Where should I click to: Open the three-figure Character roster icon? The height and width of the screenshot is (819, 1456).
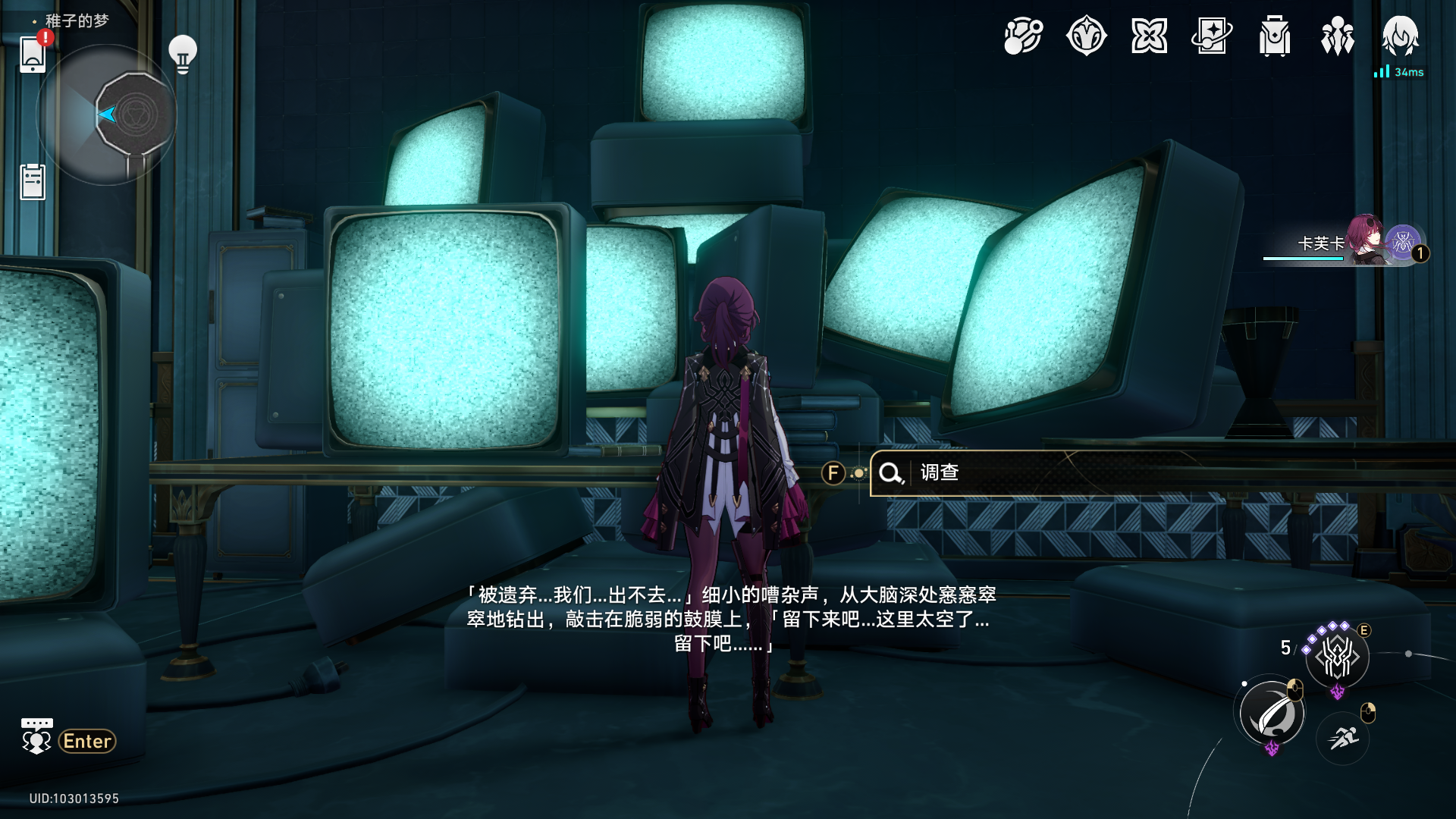tap(1337, 34)
